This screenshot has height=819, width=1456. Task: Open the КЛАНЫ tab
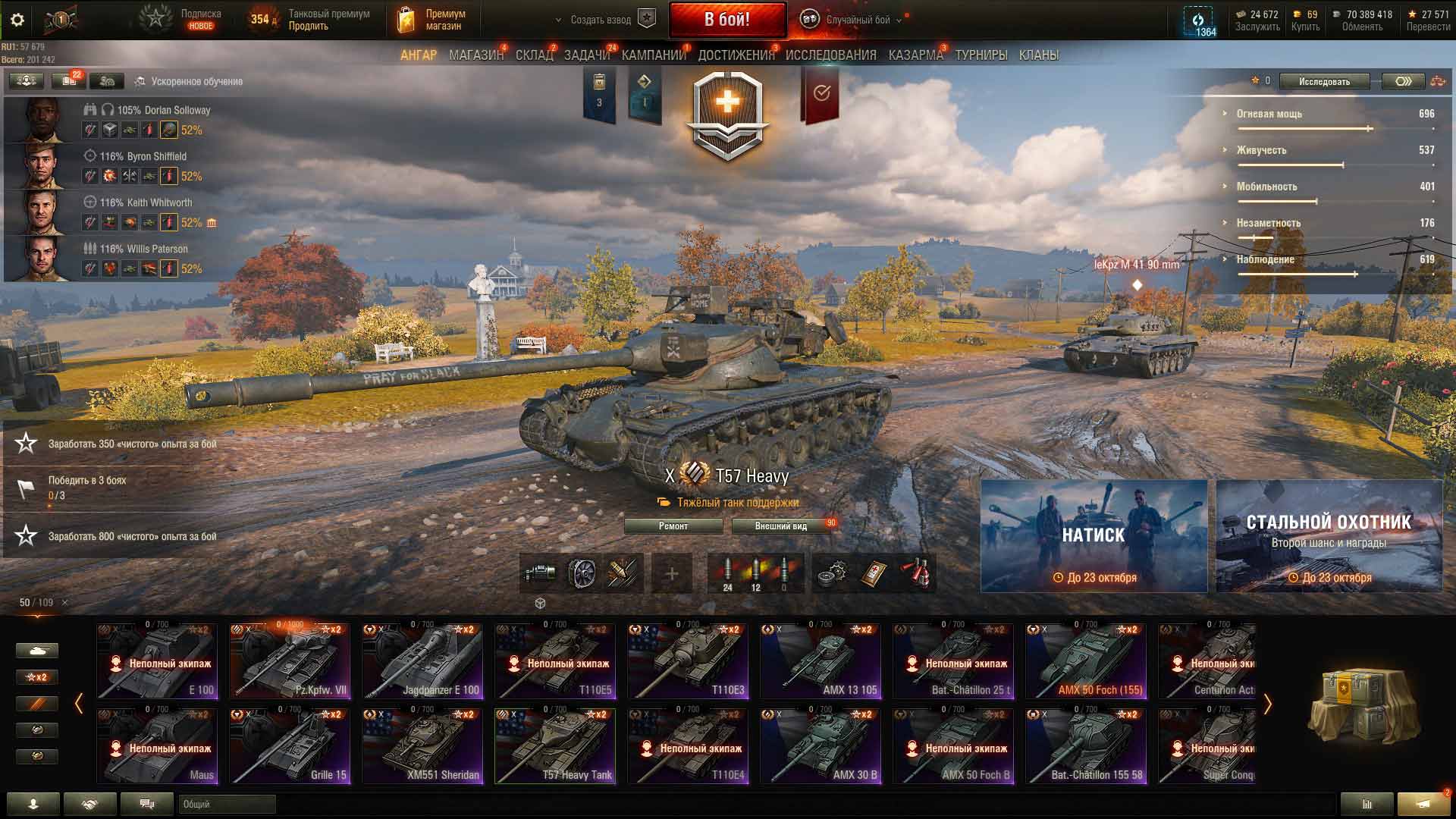pos(1038,55)
